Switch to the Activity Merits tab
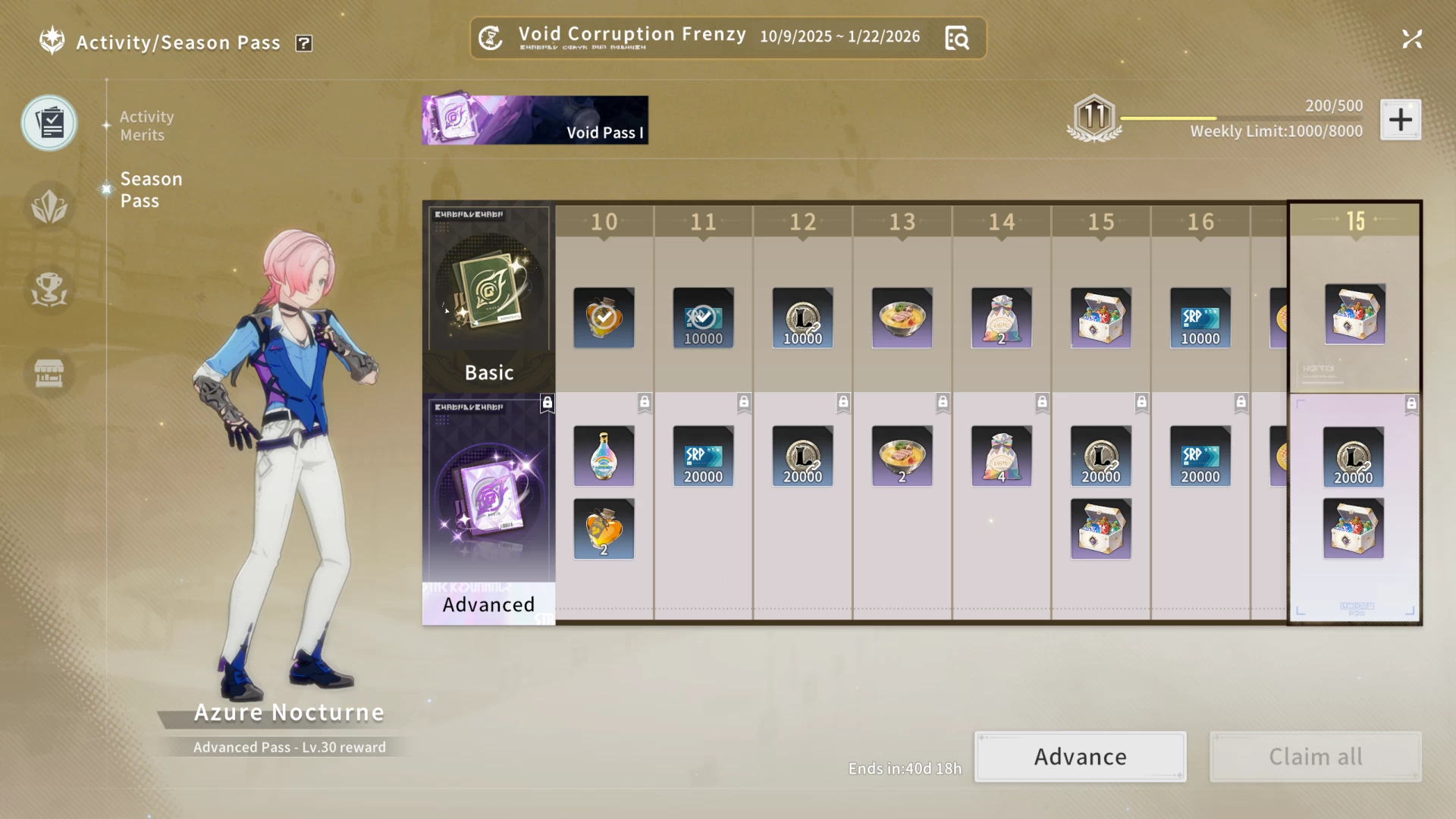1456x819 pixels. pyautogui.click(x=146, y=126)
